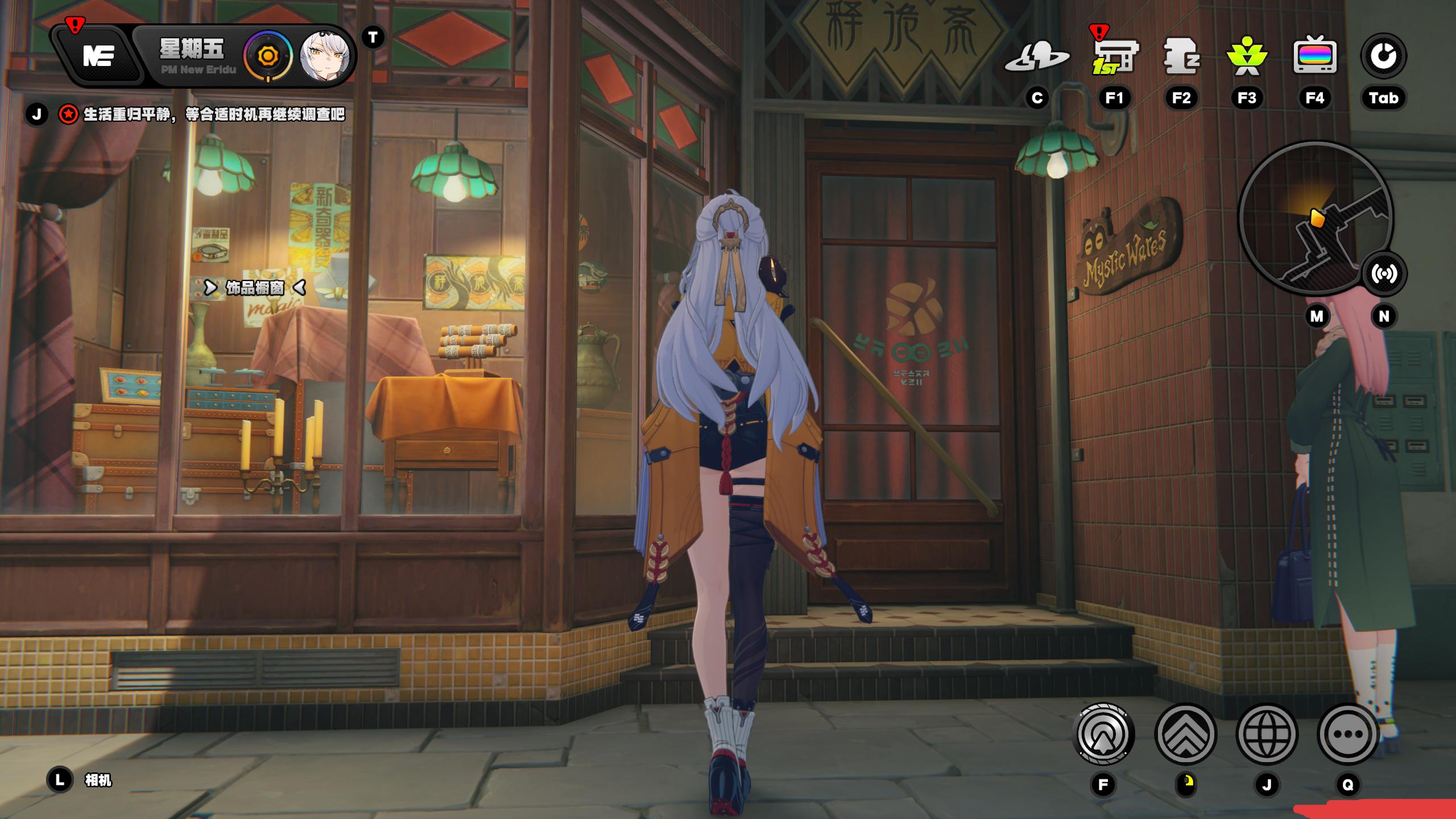The height and width of the screenshot is (819, 1456).
Task: Tap the double chevron sprint button
Action: pos(1186,734)
